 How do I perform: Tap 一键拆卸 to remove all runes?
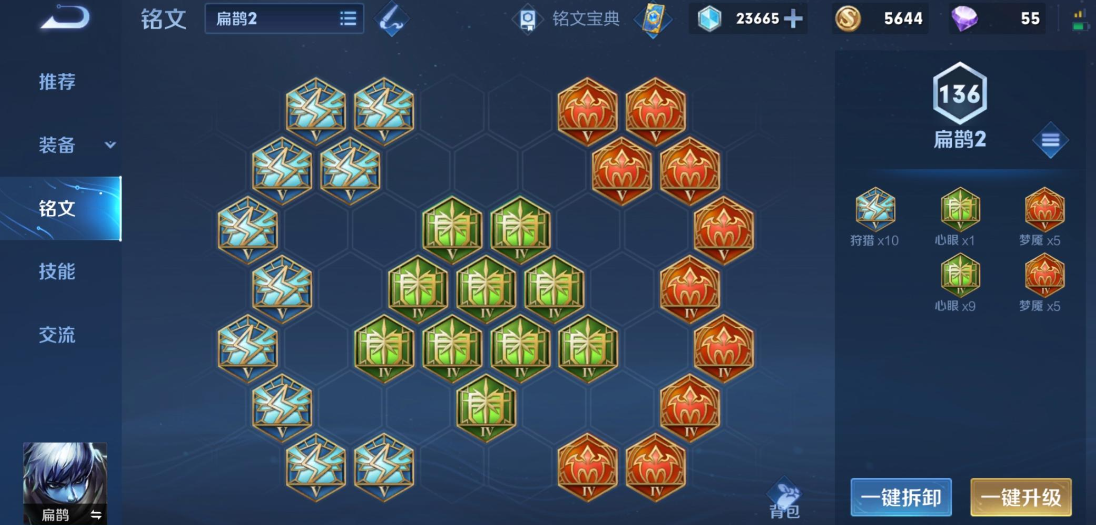point(899,497)
